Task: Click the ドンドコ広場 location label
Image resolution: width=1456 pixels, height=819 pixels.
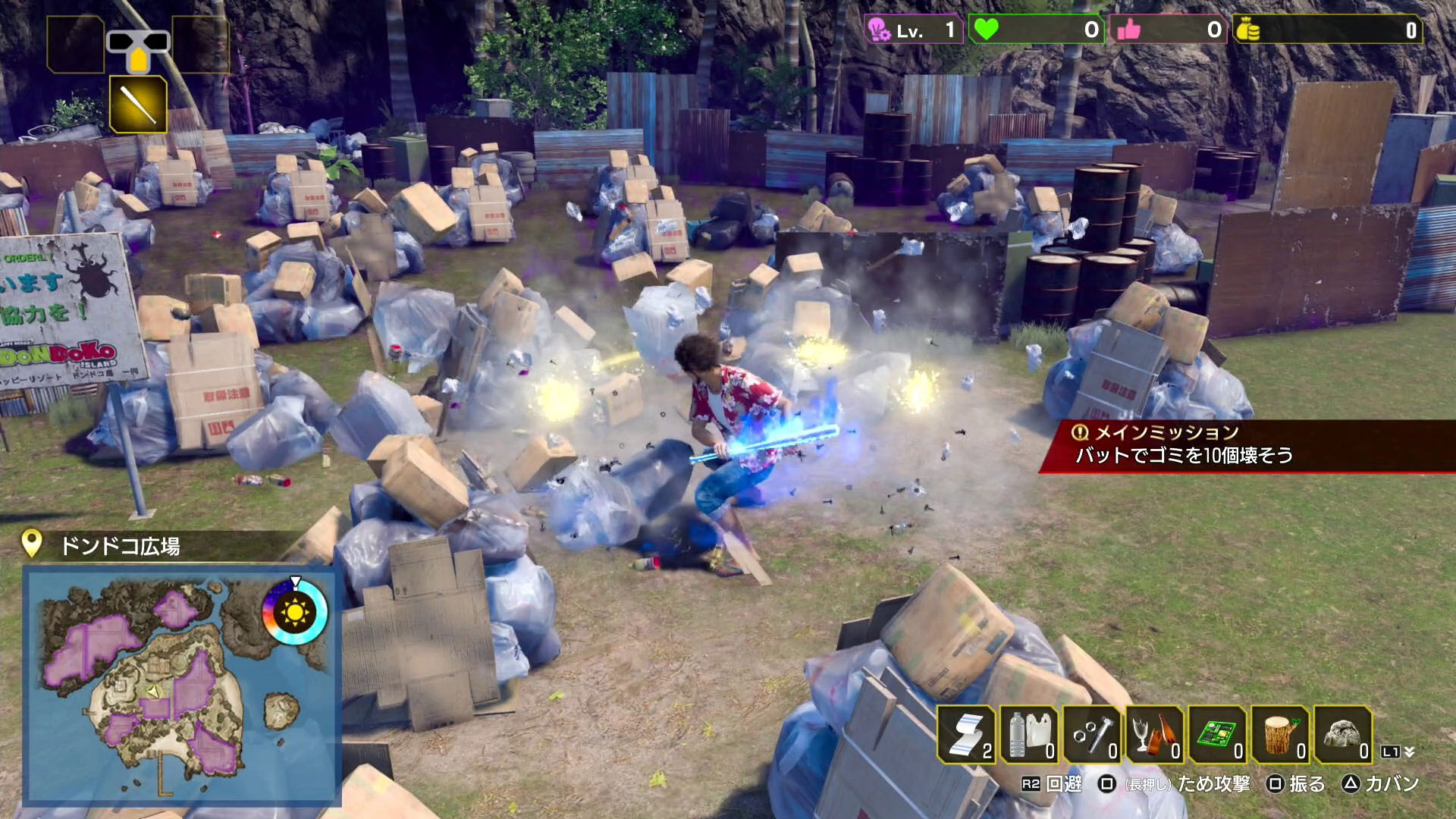Action: [120, 546]
